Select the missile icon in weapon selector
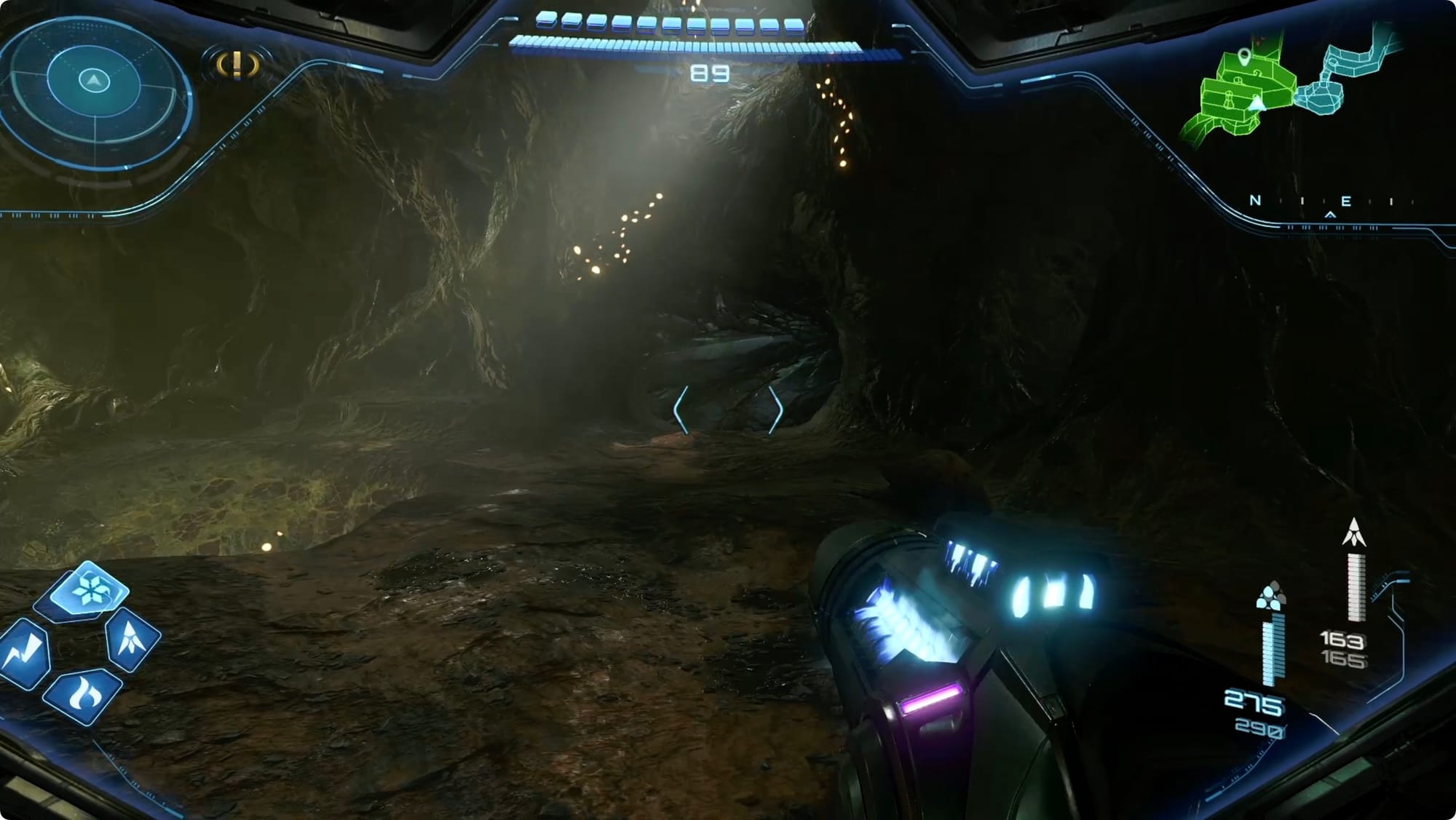1456x820 pixels. point(132,637)
